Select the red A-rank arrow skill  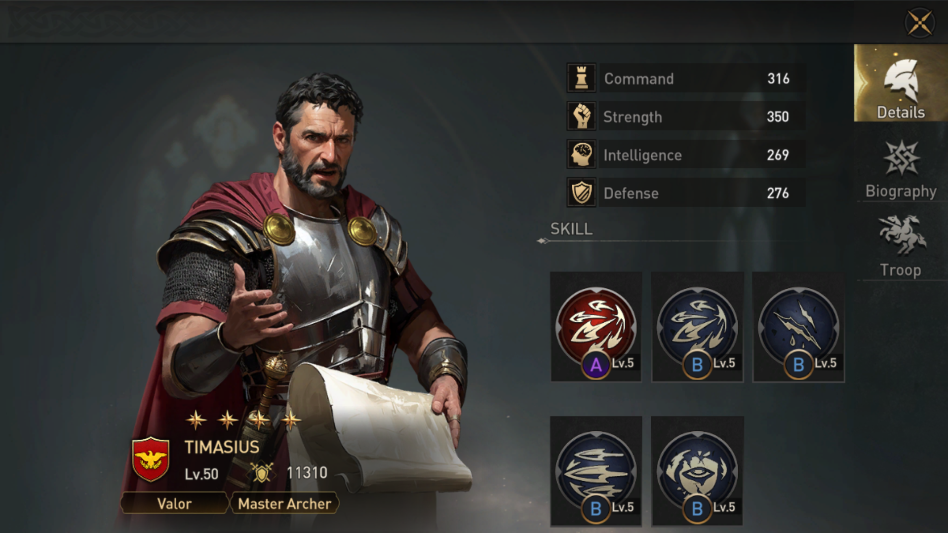click(x=596, y=327)
